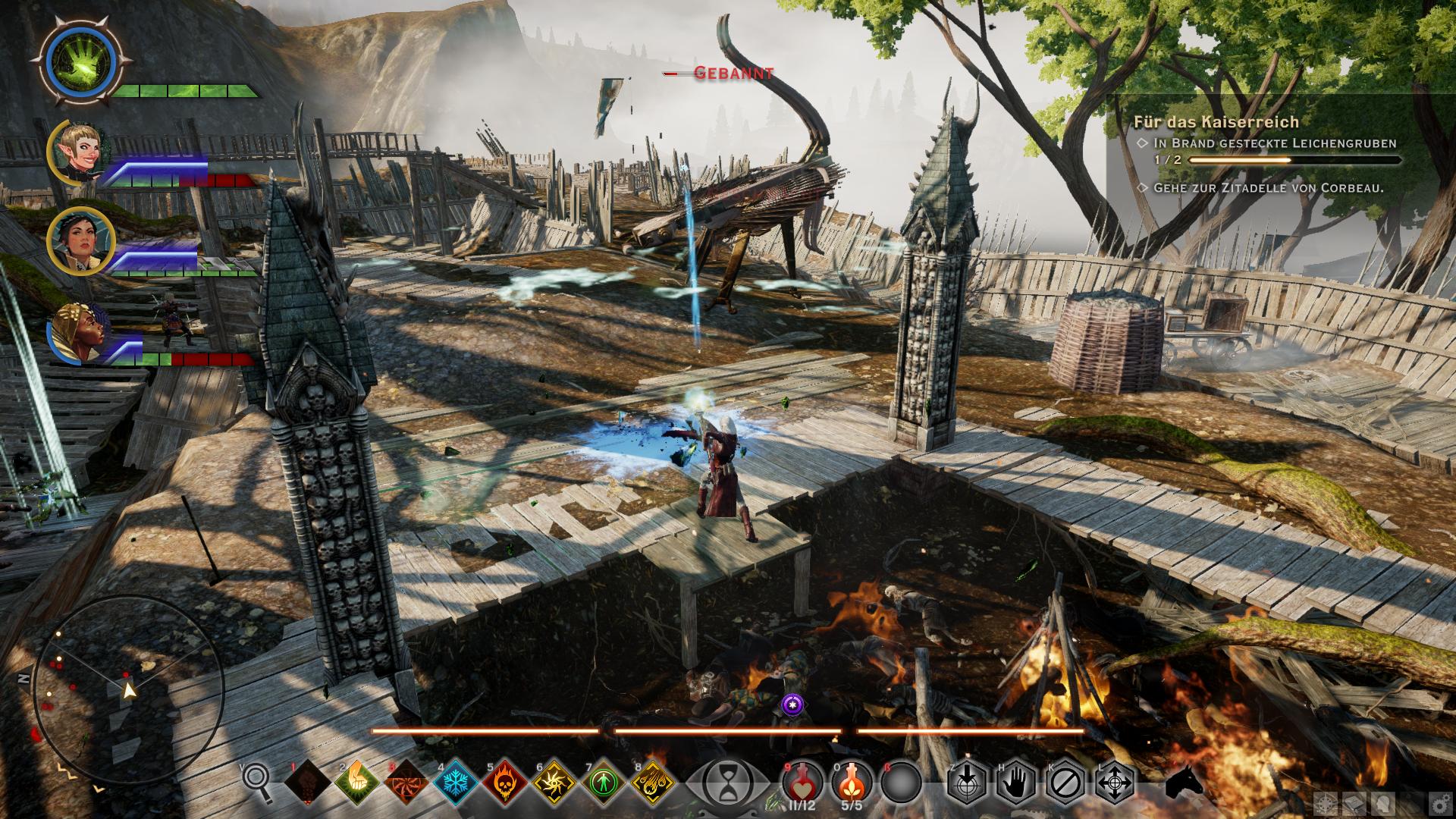Click the magnifying glass search icon

coord(258,781)
